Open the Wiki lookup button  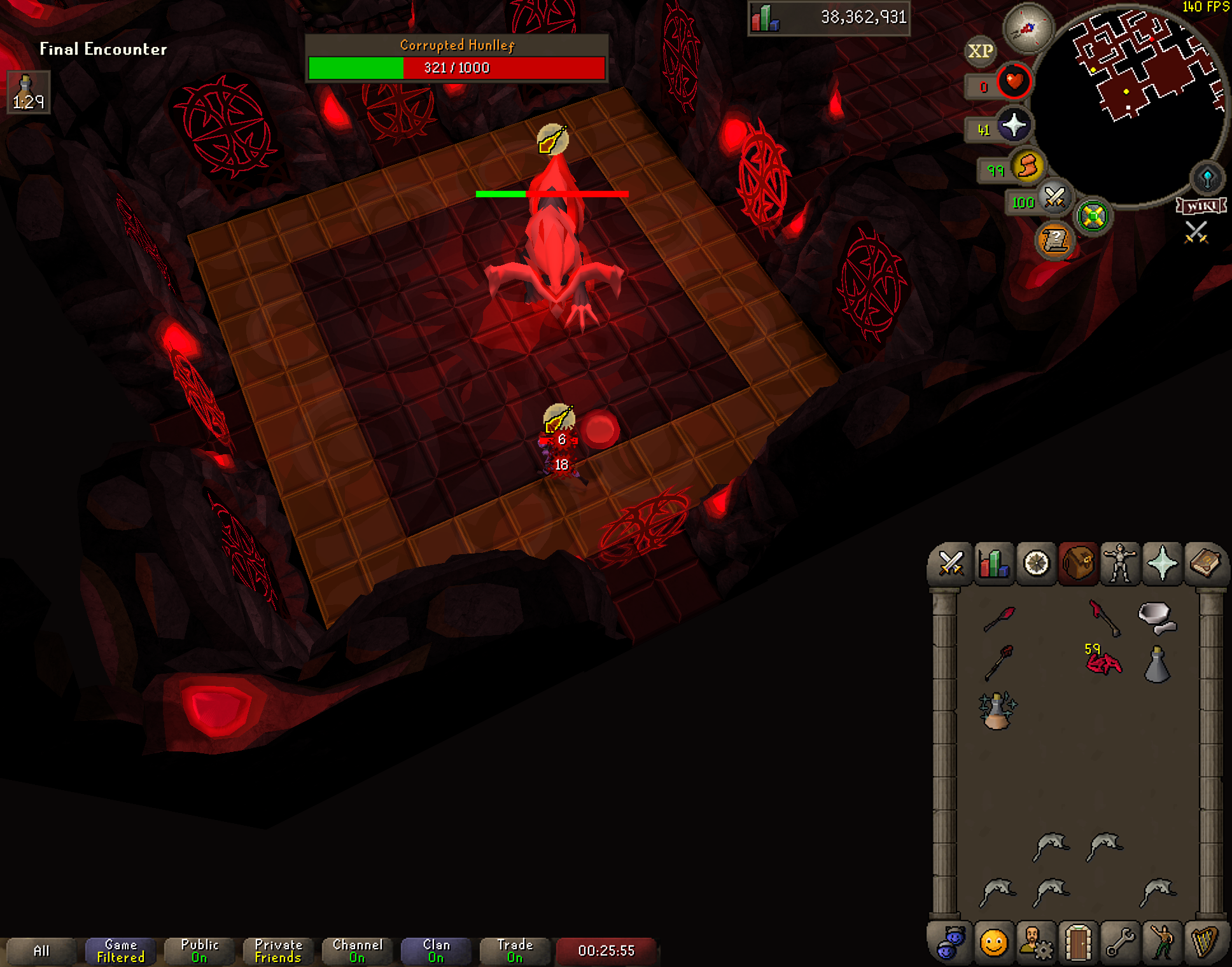(1201, 206)
